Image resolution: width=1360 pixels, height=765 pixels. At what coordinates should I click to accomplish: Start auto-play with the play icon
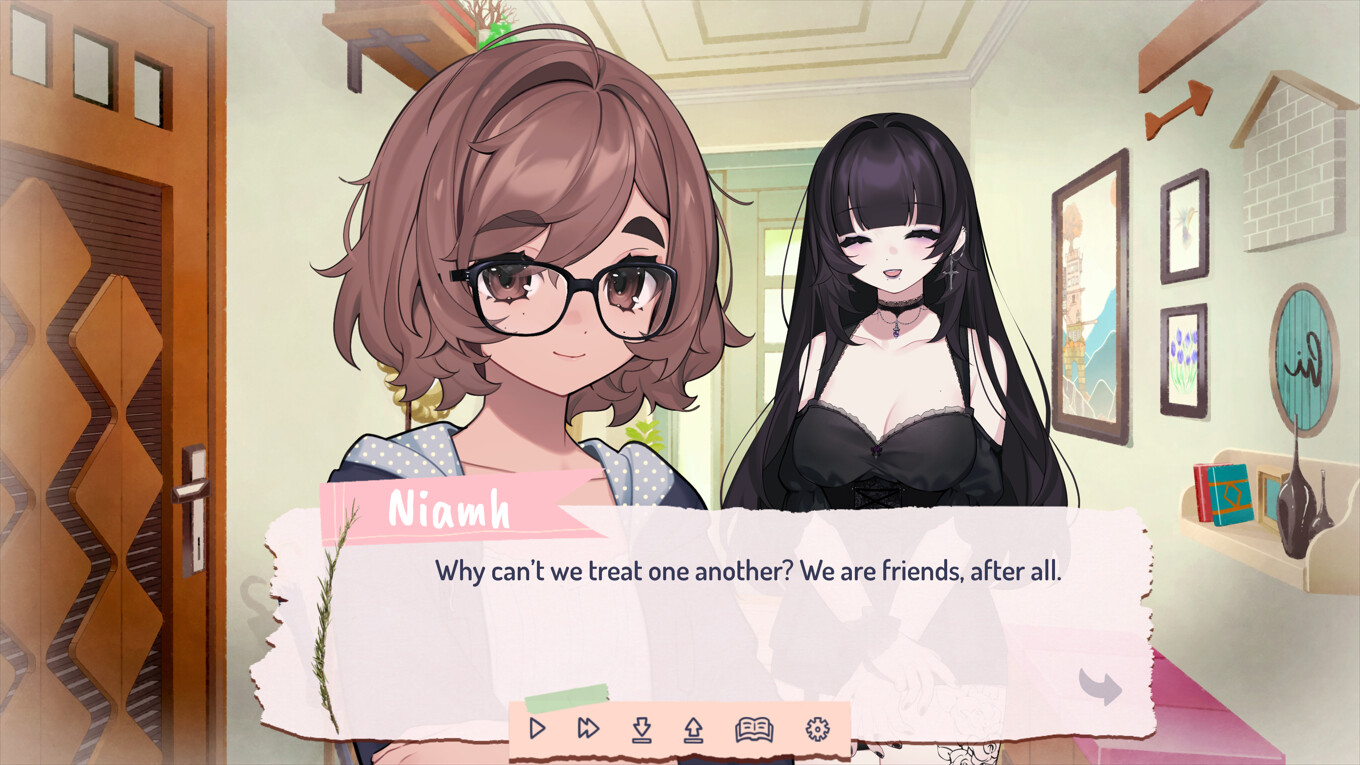(x=537, y=730)
